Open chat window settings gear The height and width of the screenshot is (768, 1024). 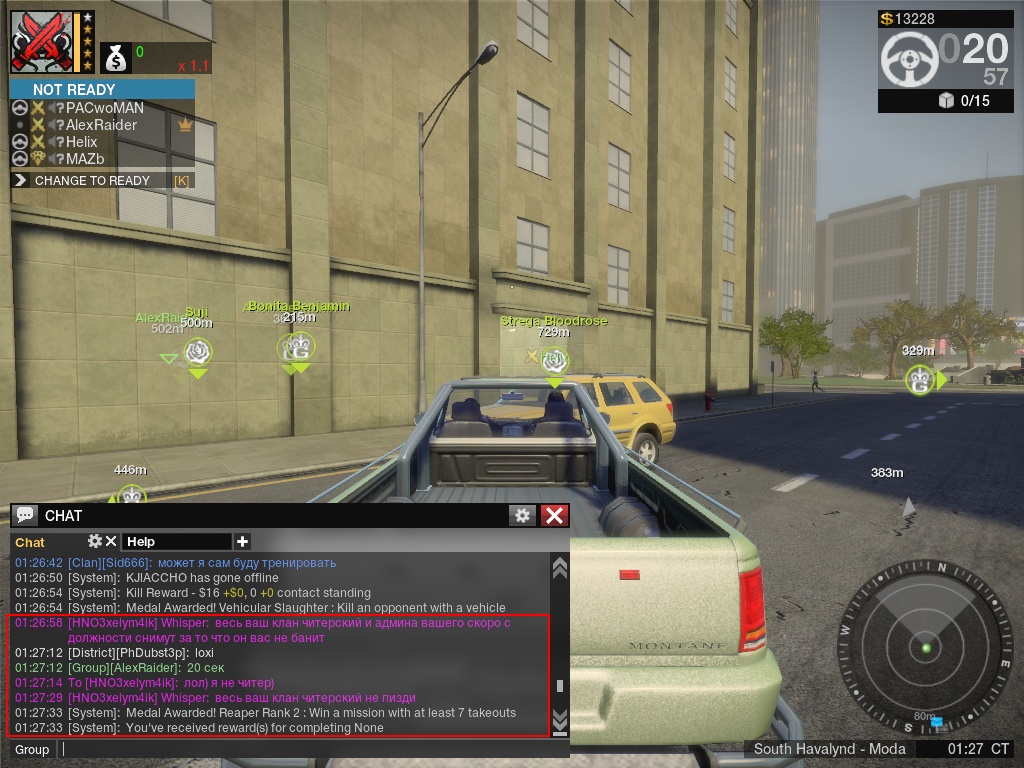pyautogui.click(x=522, y=515)
